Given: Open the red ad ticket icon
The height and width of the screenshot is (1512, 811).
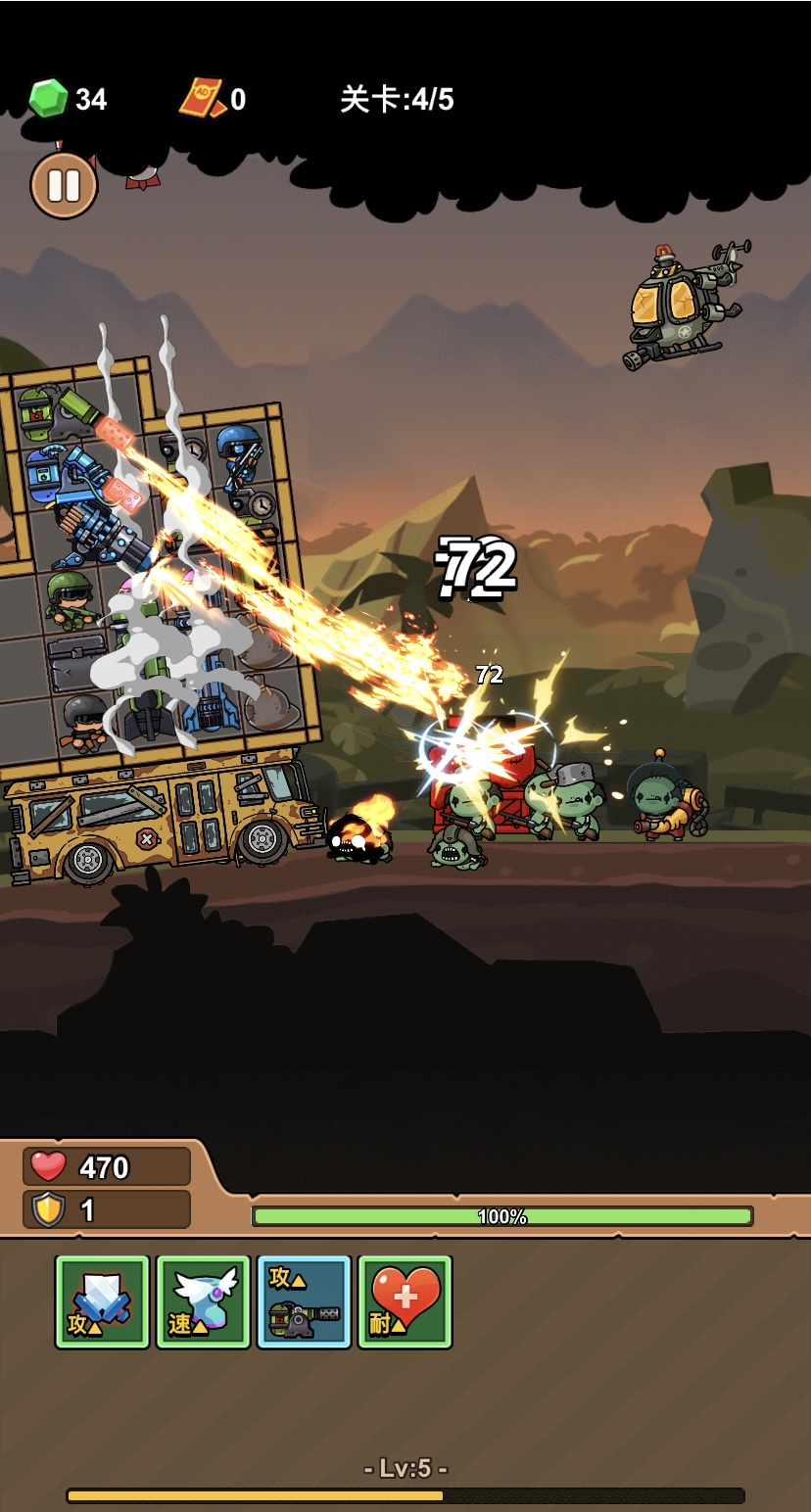Looking at the screenshot, I should coord(202,99).
